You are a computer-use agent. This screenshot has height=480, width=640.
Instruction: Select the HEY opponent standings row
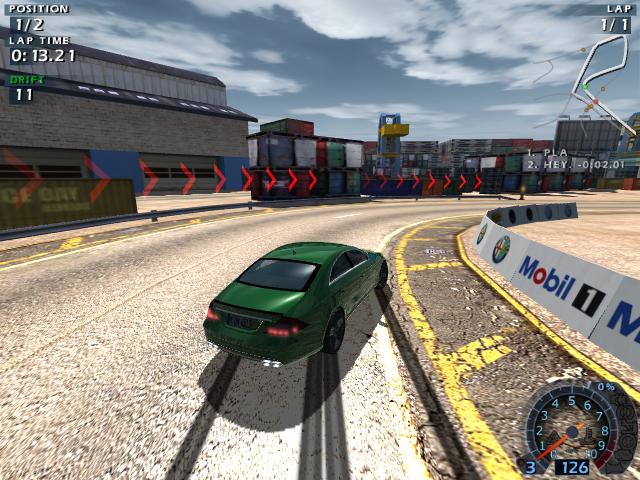575,164
